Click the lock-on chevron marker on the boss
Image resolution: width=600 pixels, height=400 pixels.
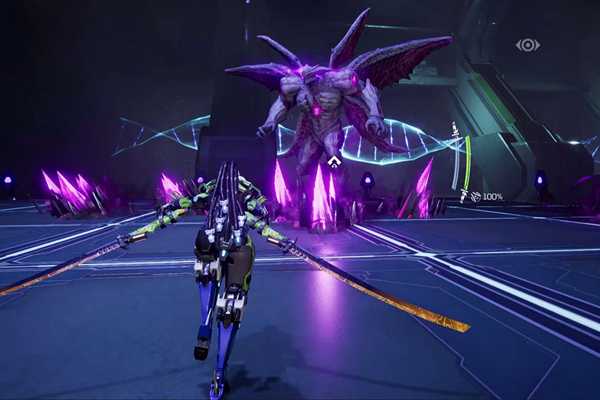click(x=334, y=160)
